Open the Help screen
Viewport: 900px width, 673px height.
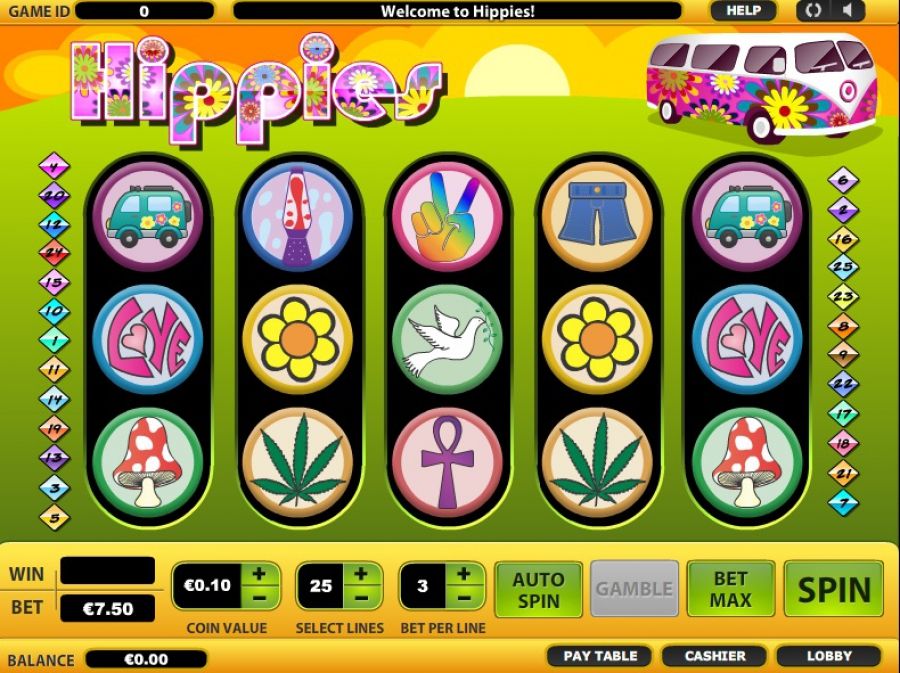pos(743,11)
